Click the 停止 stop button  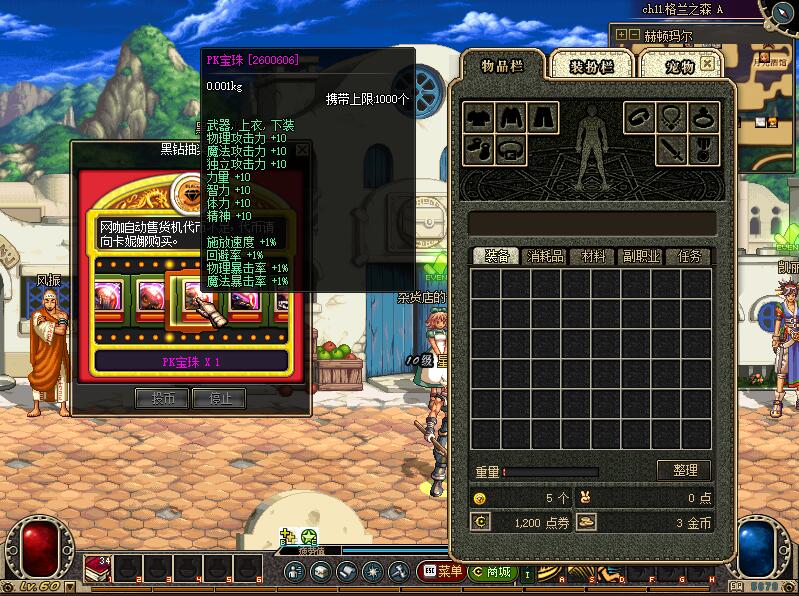tap(220, 398)
